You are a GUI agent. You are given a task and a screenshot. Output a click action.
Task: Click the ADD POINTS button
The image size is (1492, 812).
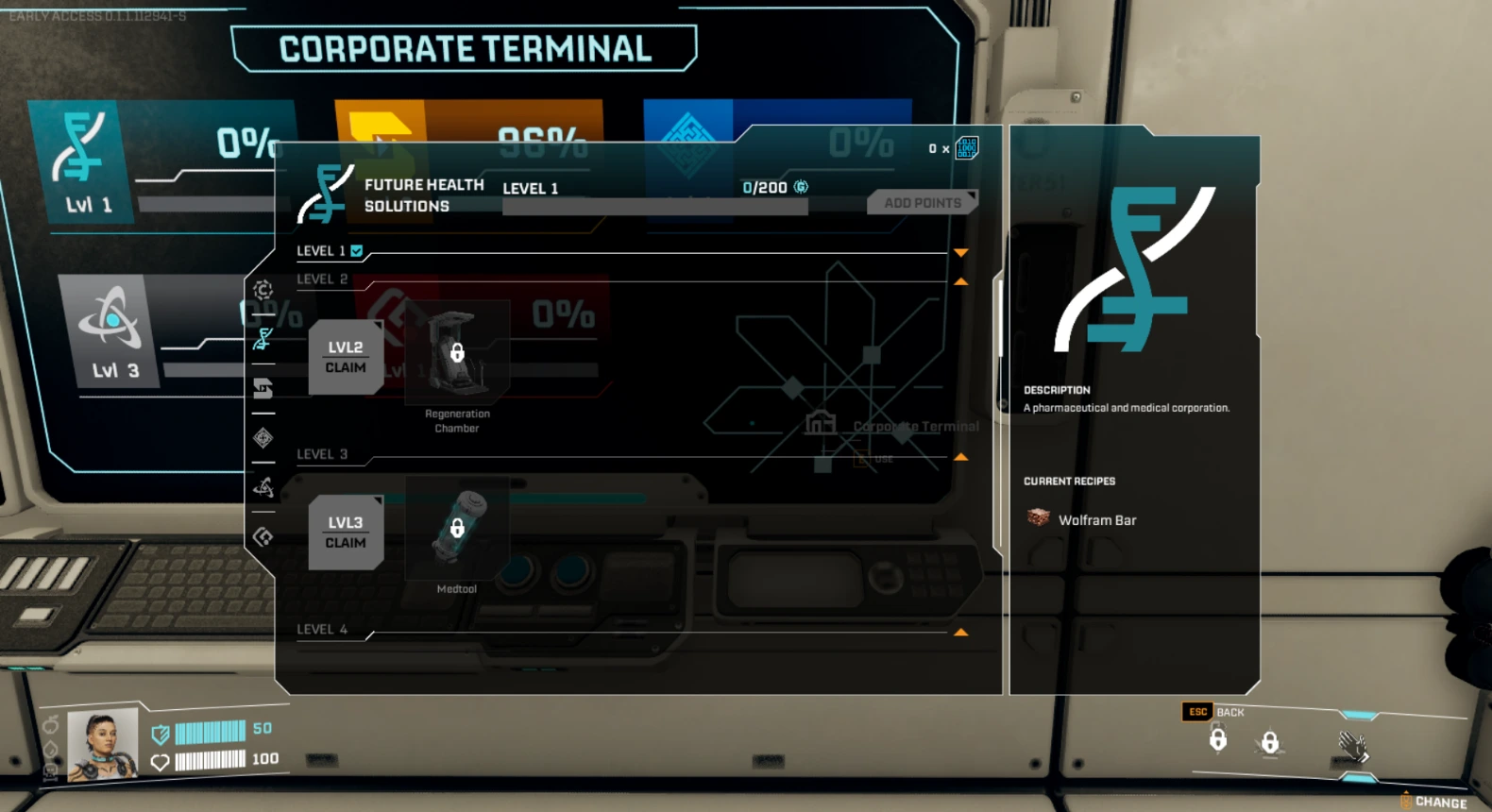tap(922, 202)
